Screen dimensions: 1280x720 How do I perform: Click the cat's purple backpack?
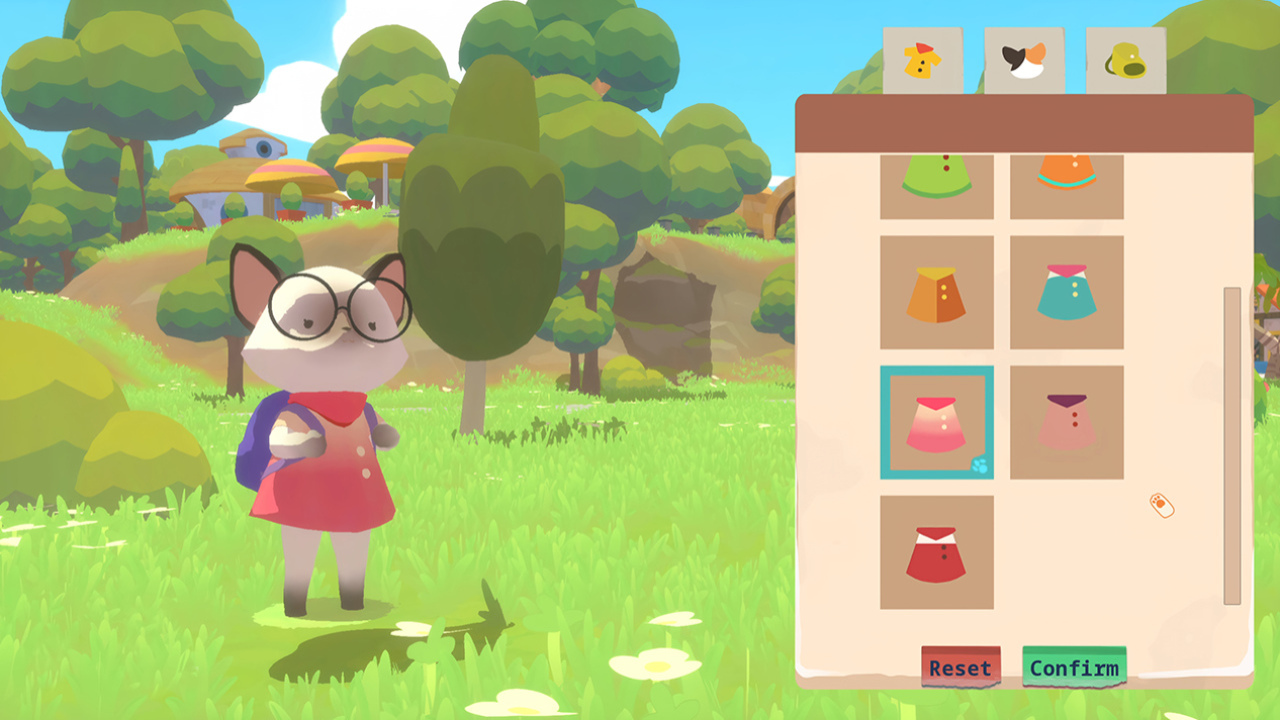coord(255,440)
